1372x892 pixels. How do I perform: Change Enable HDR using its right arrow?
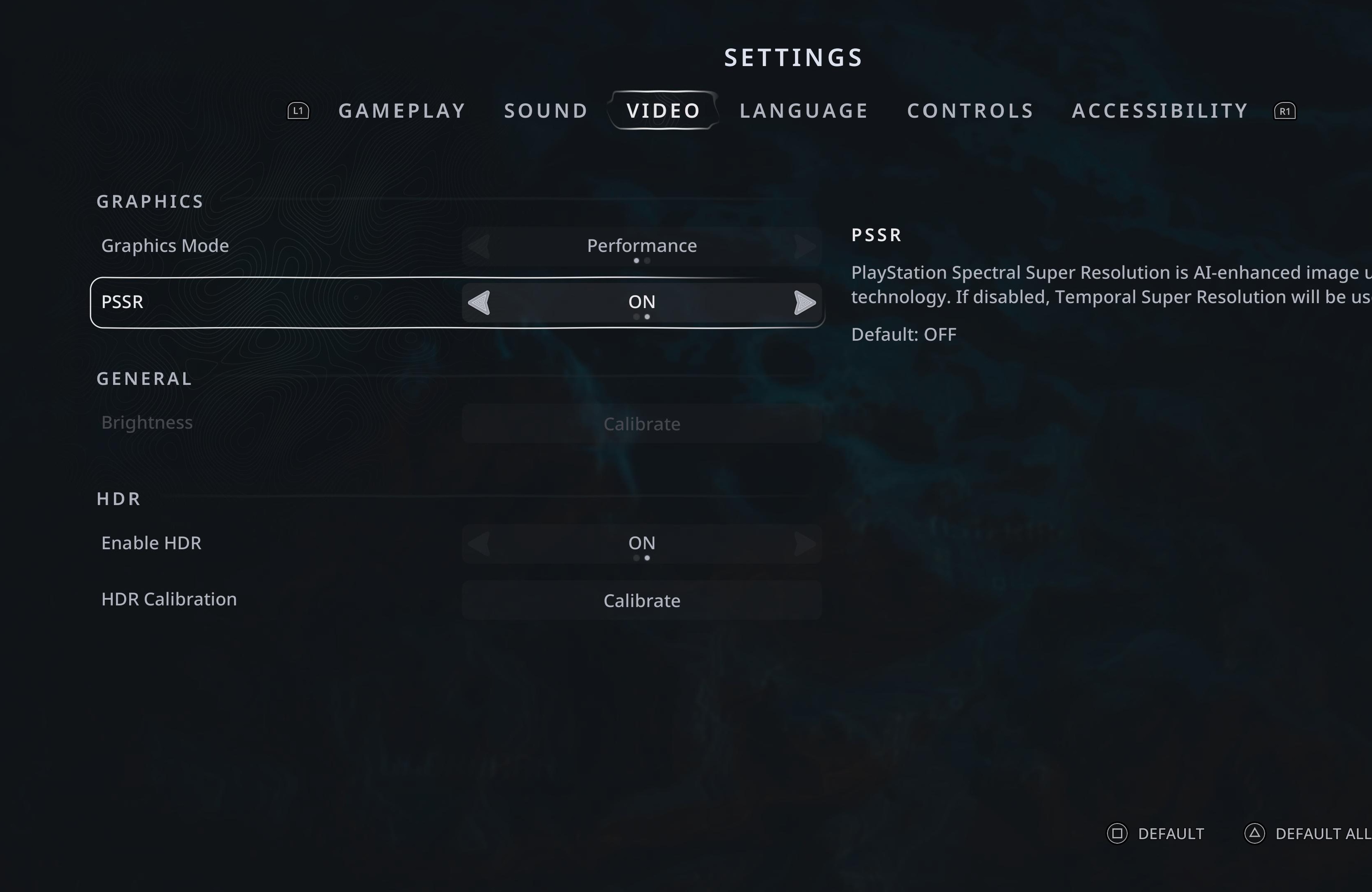point(804,544)
